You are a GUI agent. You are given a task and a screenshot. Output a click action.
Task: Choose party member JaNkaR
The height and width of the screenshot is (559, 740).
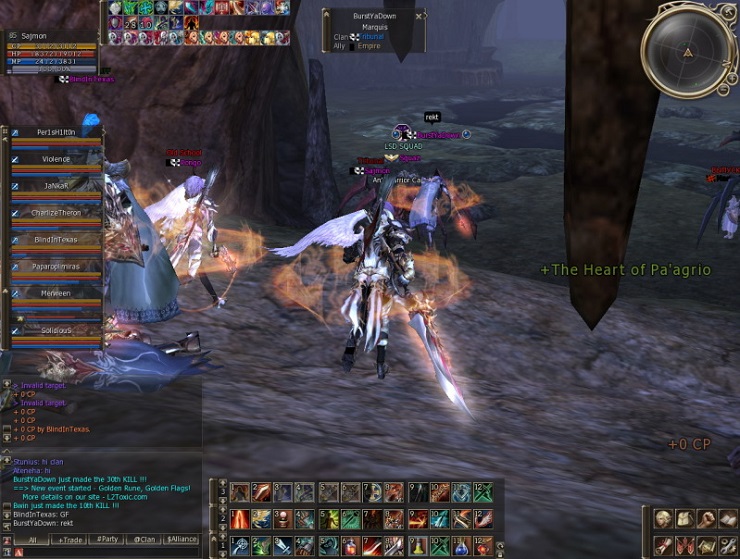click(56, 186)
